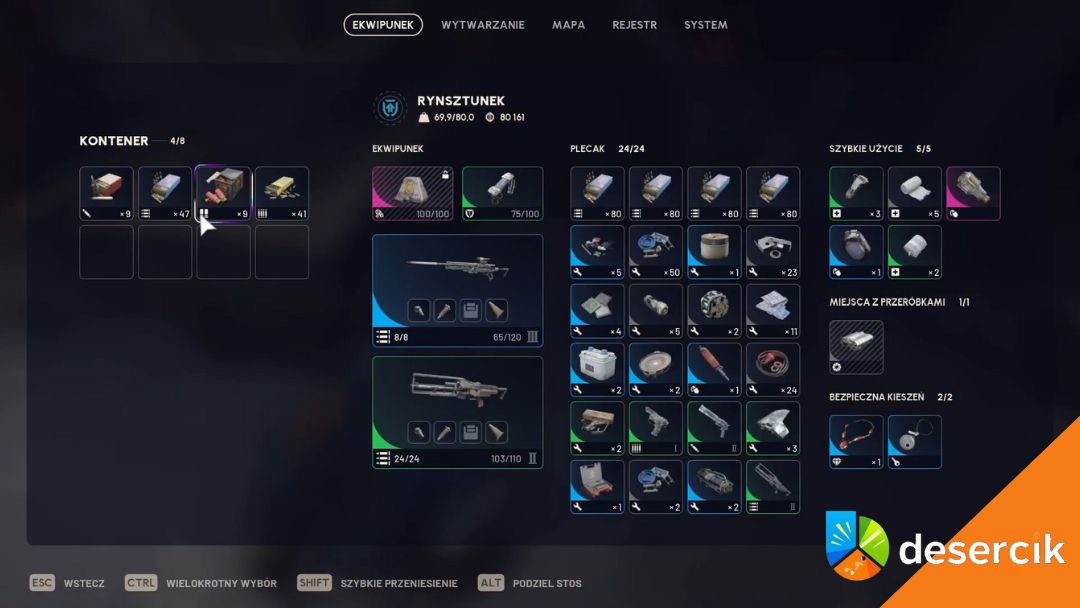The height and width of the screenshot is (608, 1080).
Task: Choose the pink-rarity quick use item
Action: coord(973,193)
